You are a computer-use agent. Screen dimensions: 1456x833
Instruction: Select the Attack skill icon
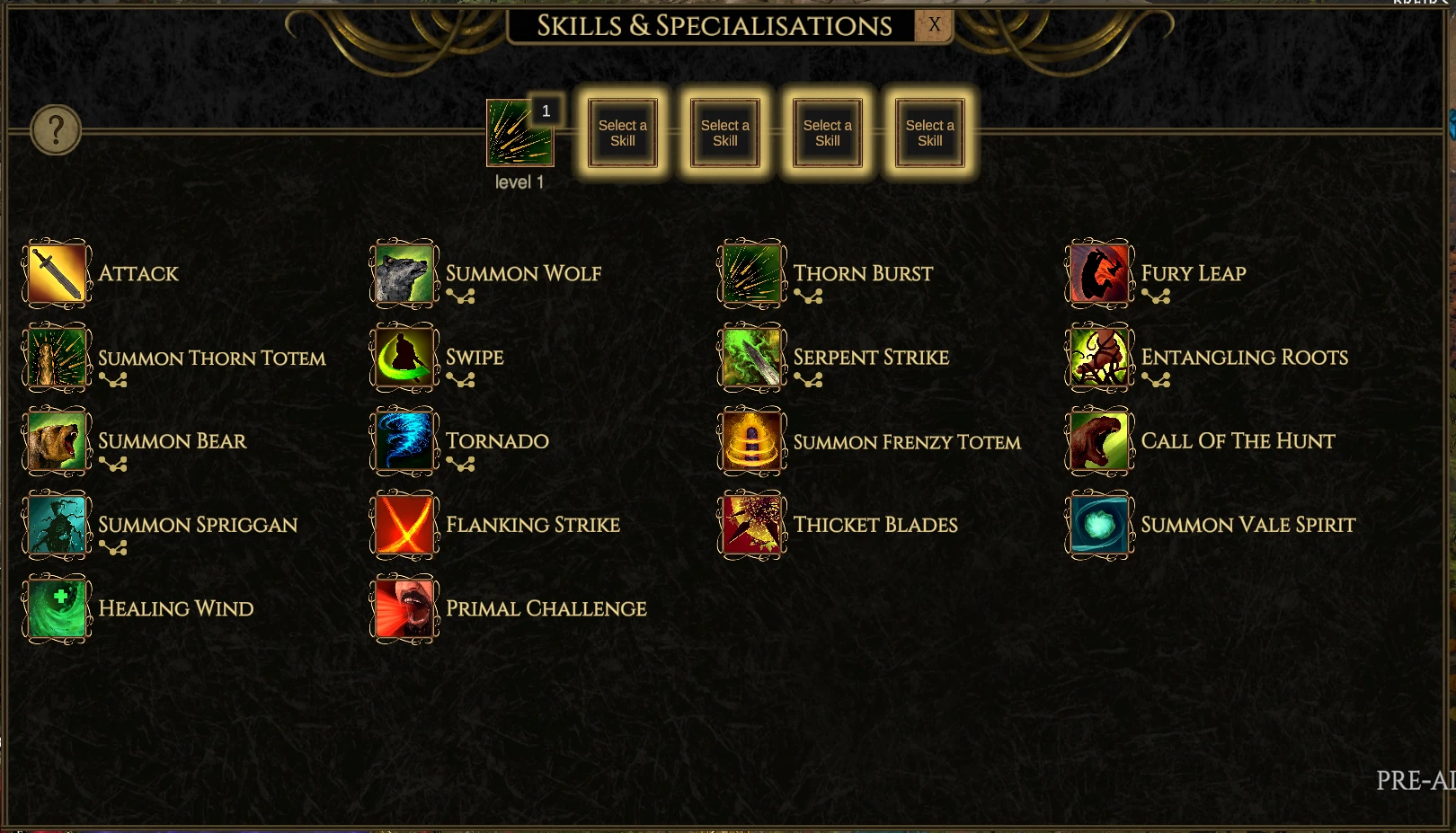click(56, 273)
